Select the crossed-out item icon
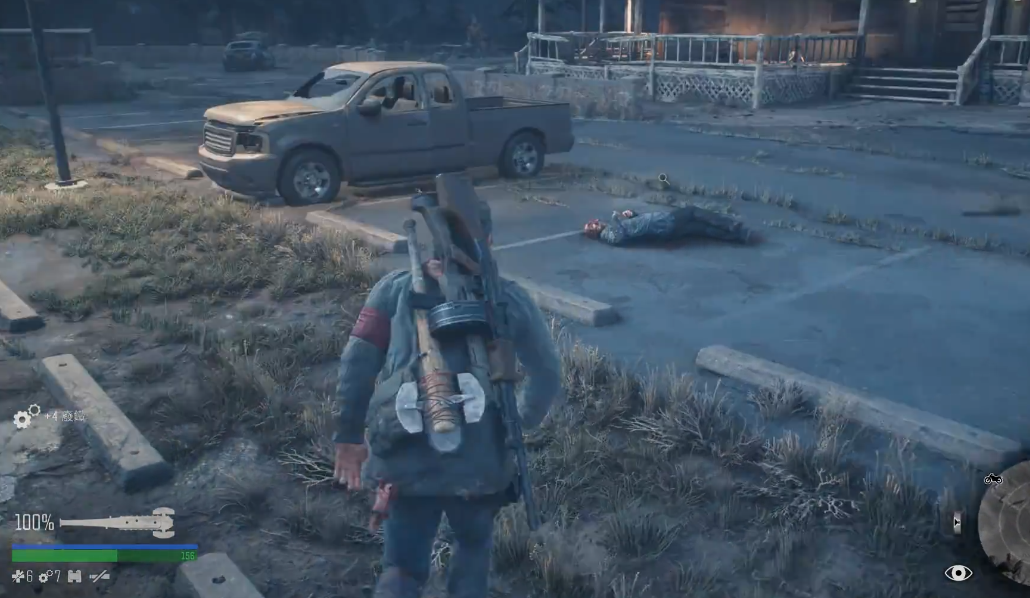 pyautogui.click(x=99, y=577)
